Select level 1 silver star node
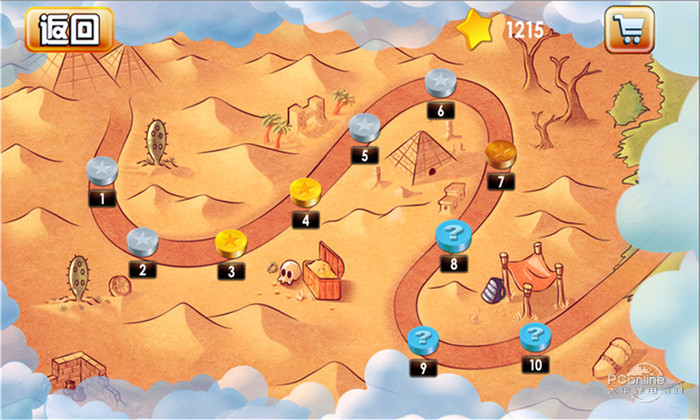This screenshot has height=420, width=700. click(x=104, y=171)
